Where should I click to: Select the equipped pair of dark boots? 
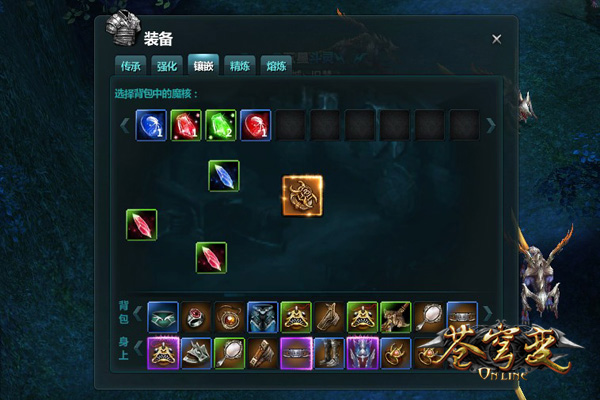329,352
